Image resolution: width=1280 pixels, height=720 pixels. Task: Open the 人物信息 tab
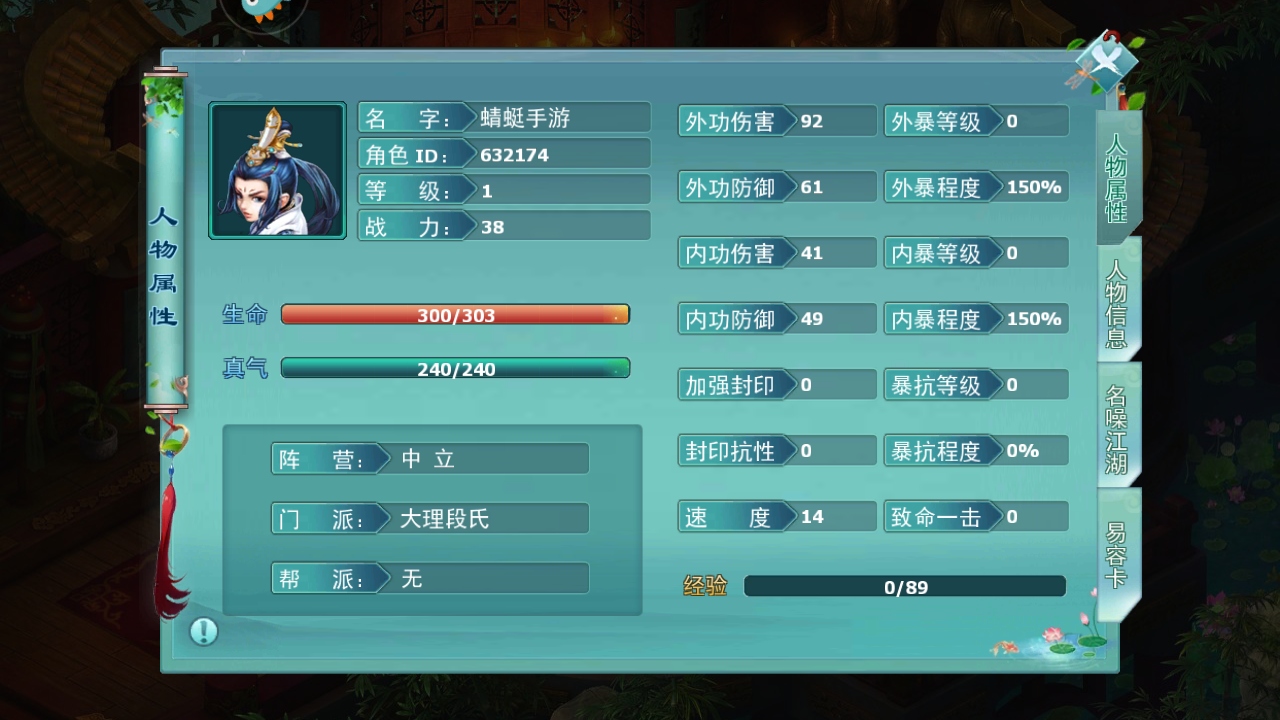[1116, 303]
